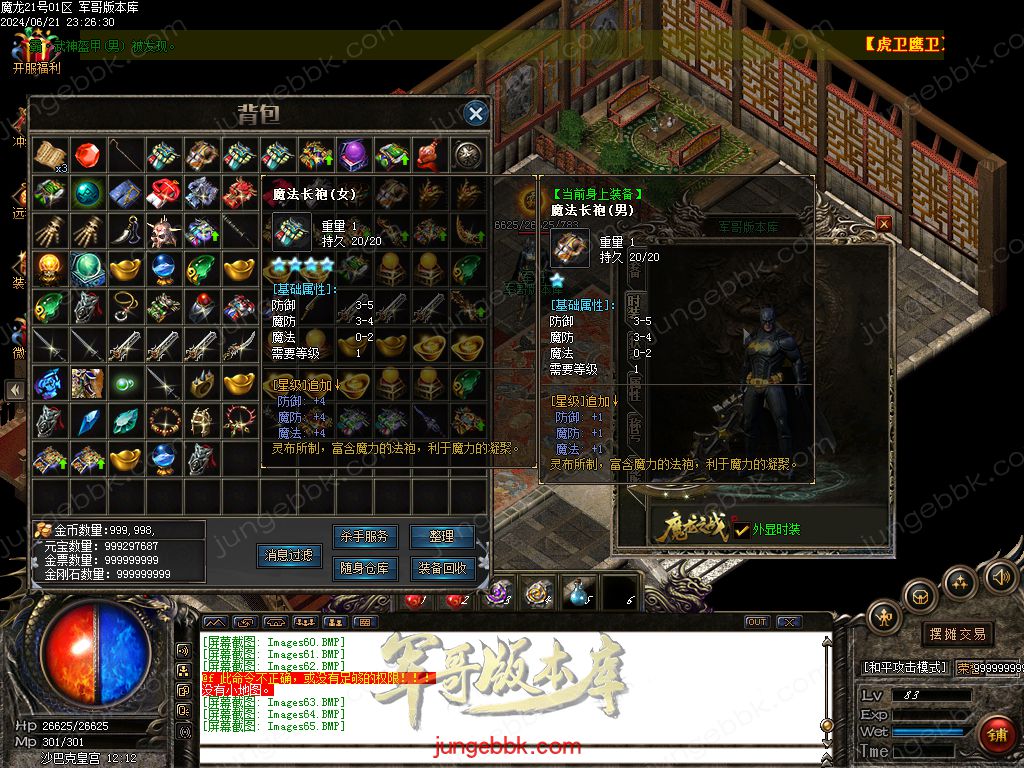
Task: Open the 消息过滤 message filter
Action: pos(288,555)
